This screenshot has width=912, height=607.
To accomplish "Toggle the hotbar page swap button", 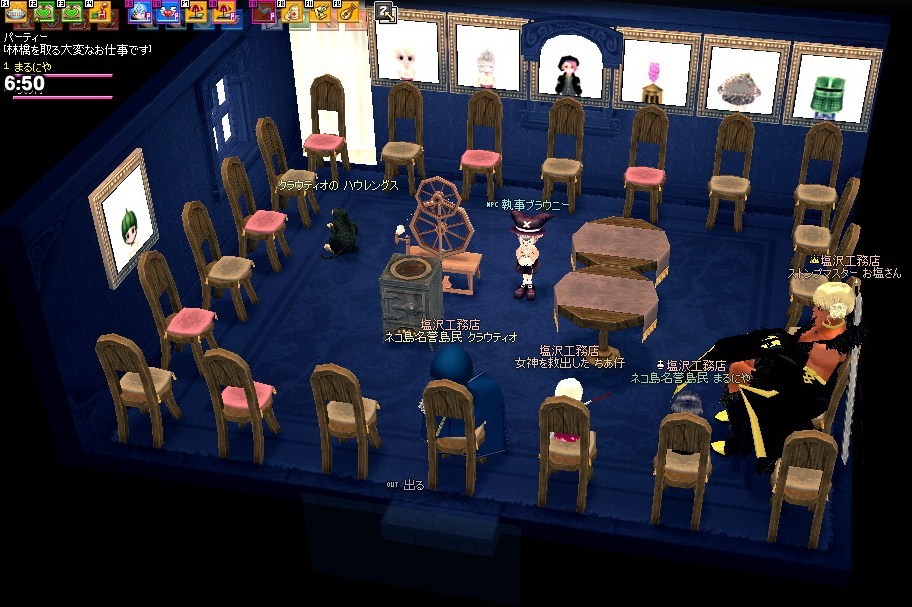I will (x=386, y=13).
